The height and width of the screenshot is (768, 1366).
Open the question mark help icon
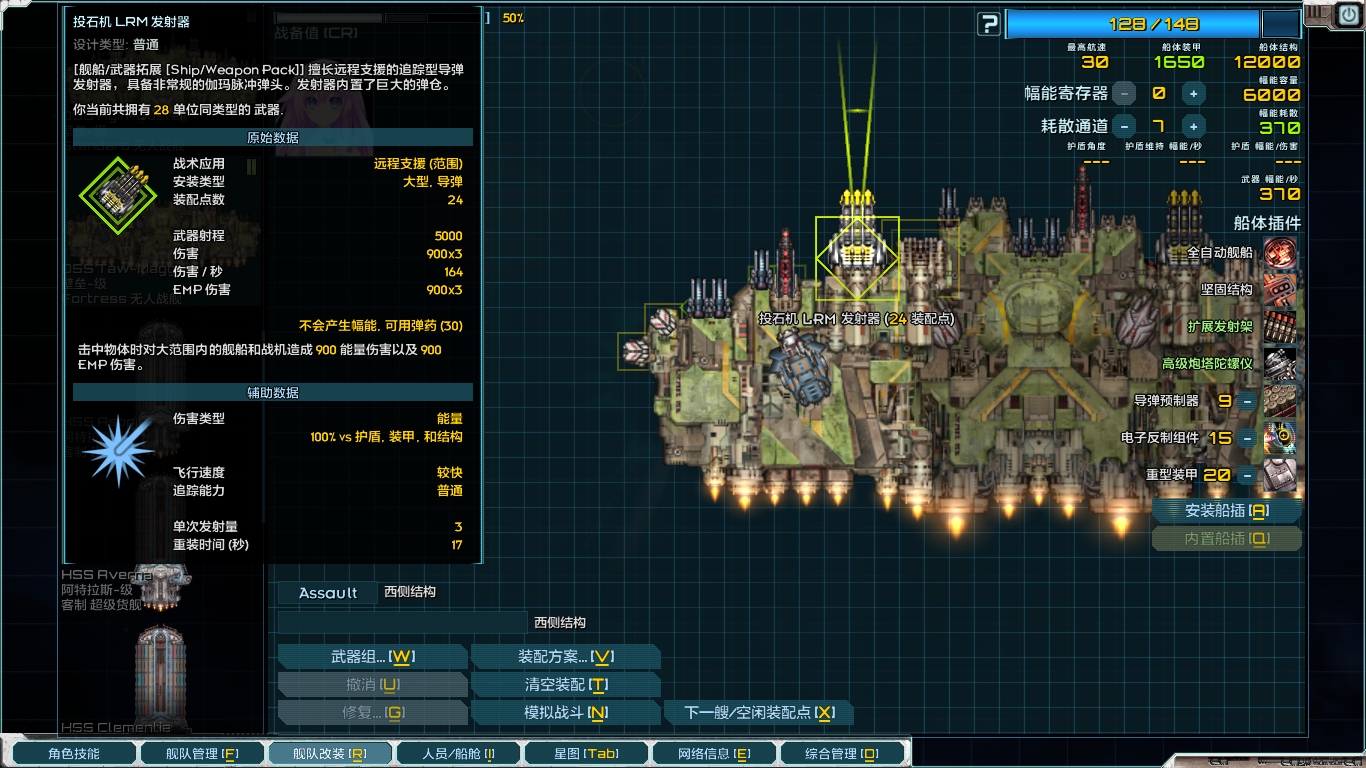[988, 22]
